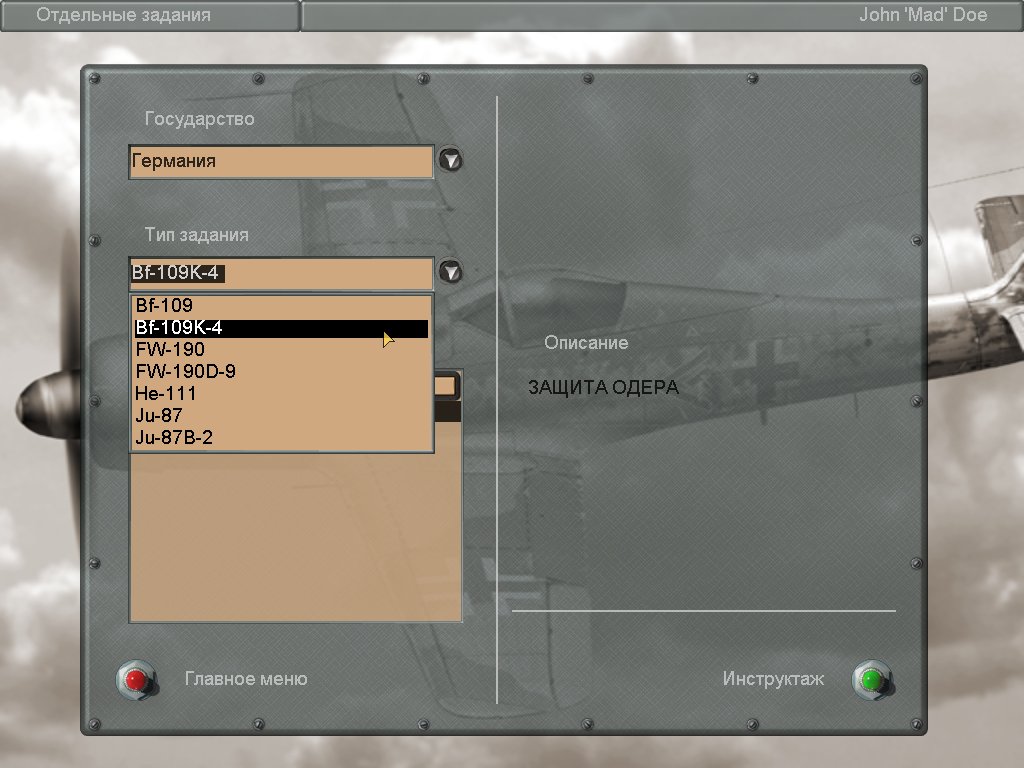The height and width of the screenshot is (768, 1024).
Task: Choose He-111 from the list
Action: pyautogui.click(x=166, y=394)
